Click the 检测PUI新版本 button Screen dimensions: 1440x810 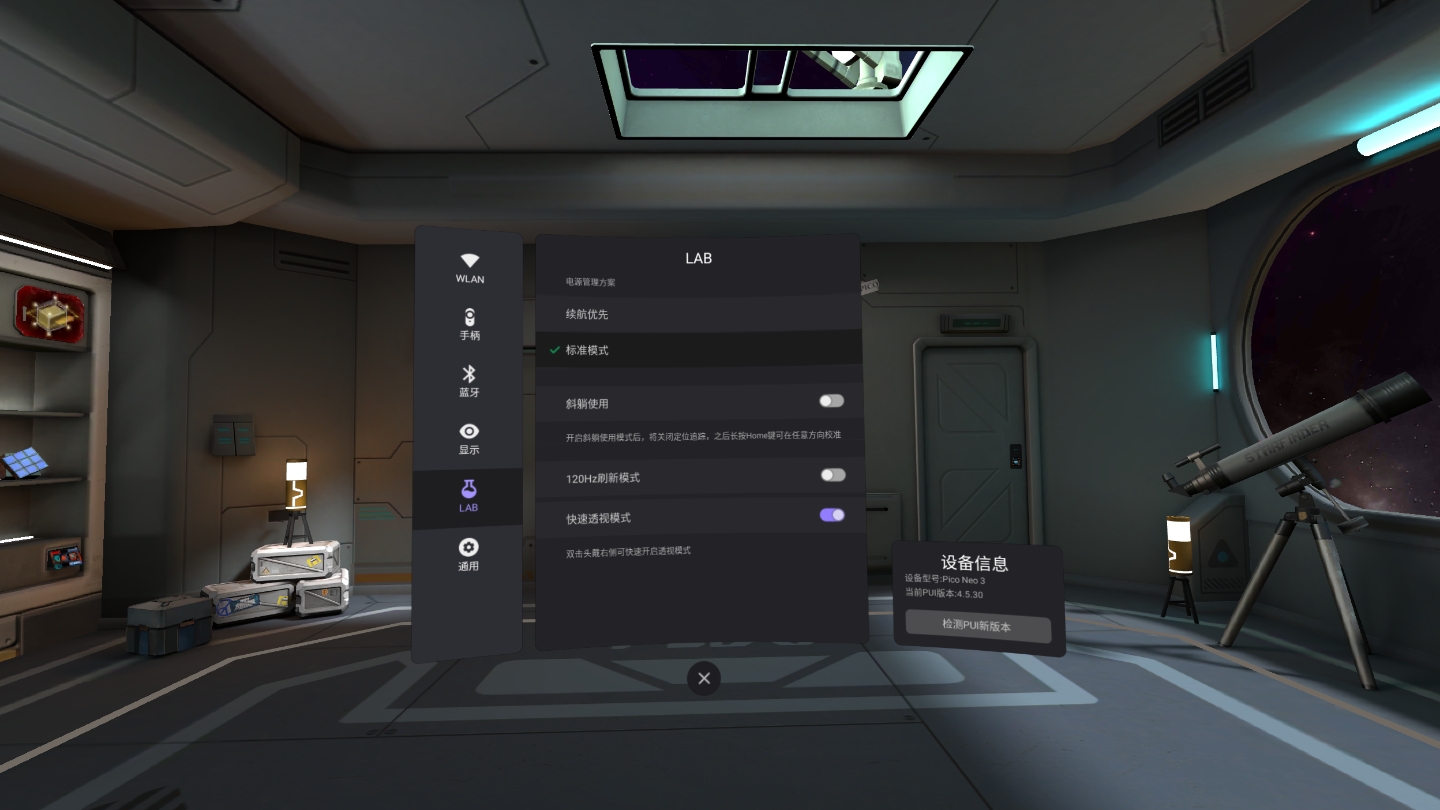pyautogui.click(x=977, y=629)
